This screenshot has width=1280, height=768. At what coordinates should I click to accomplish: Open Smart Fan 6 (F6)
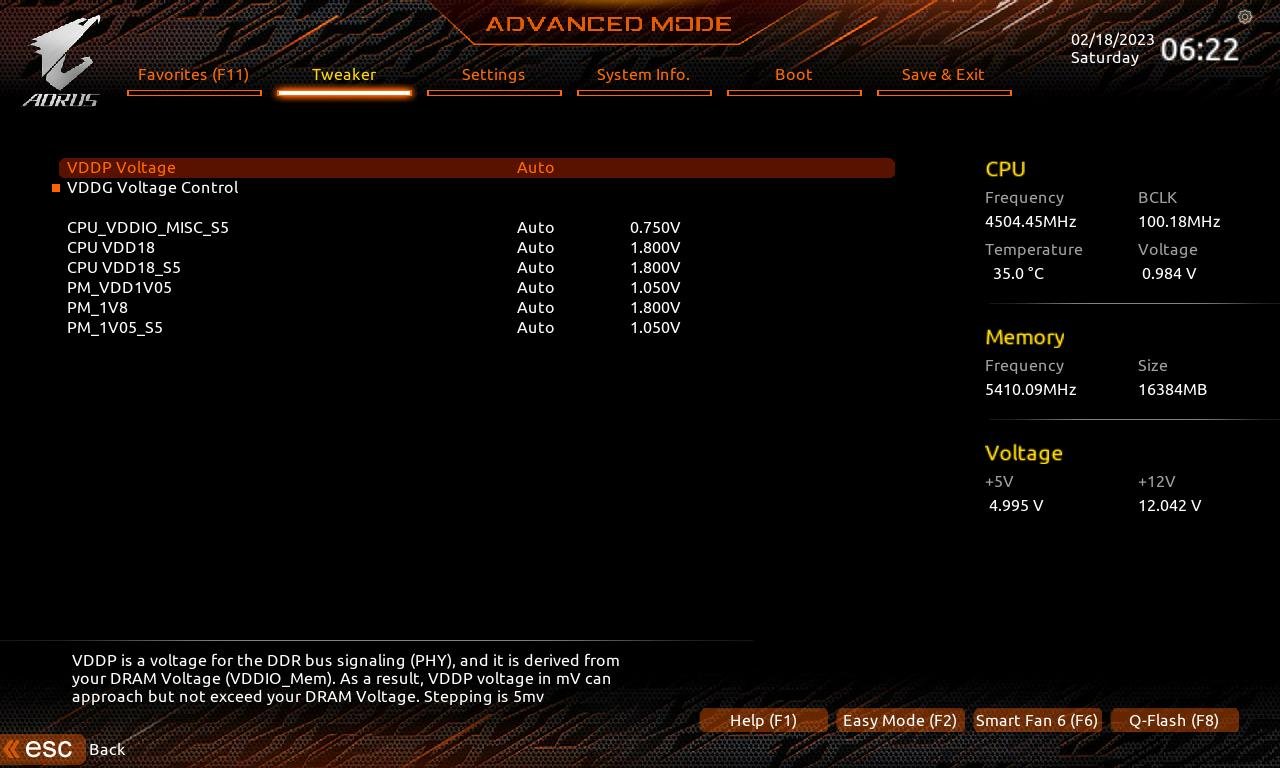tap(1036, 720)
